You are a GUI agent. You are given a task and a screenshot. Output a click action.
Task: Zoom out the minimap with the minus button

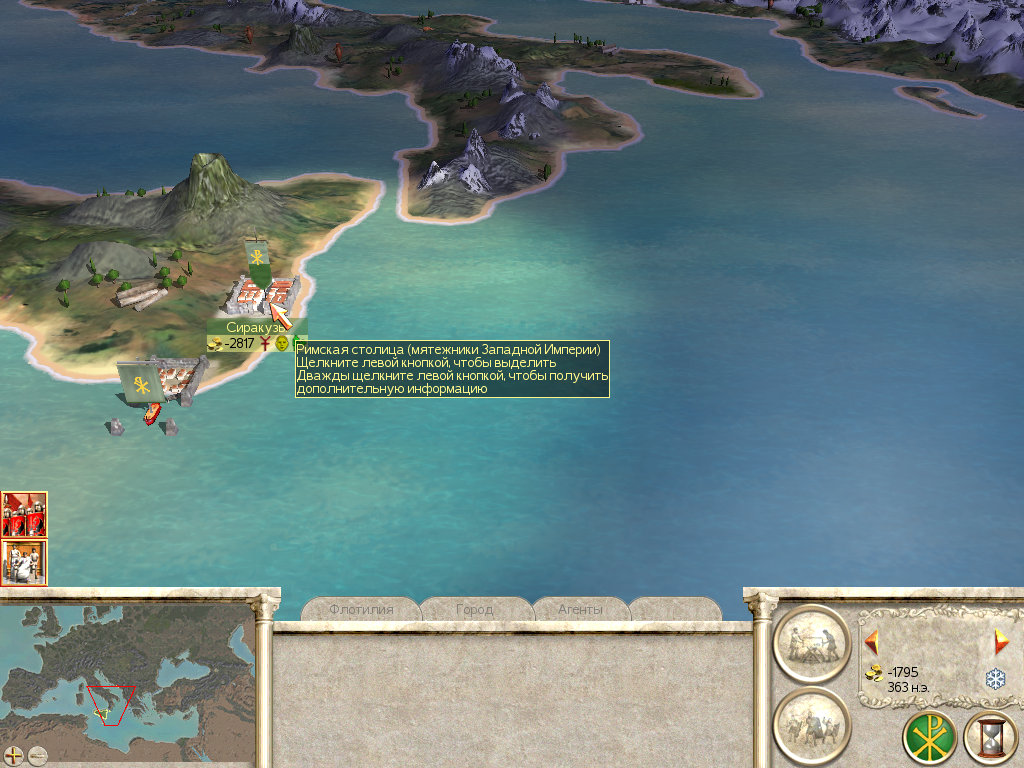(38, 755)
